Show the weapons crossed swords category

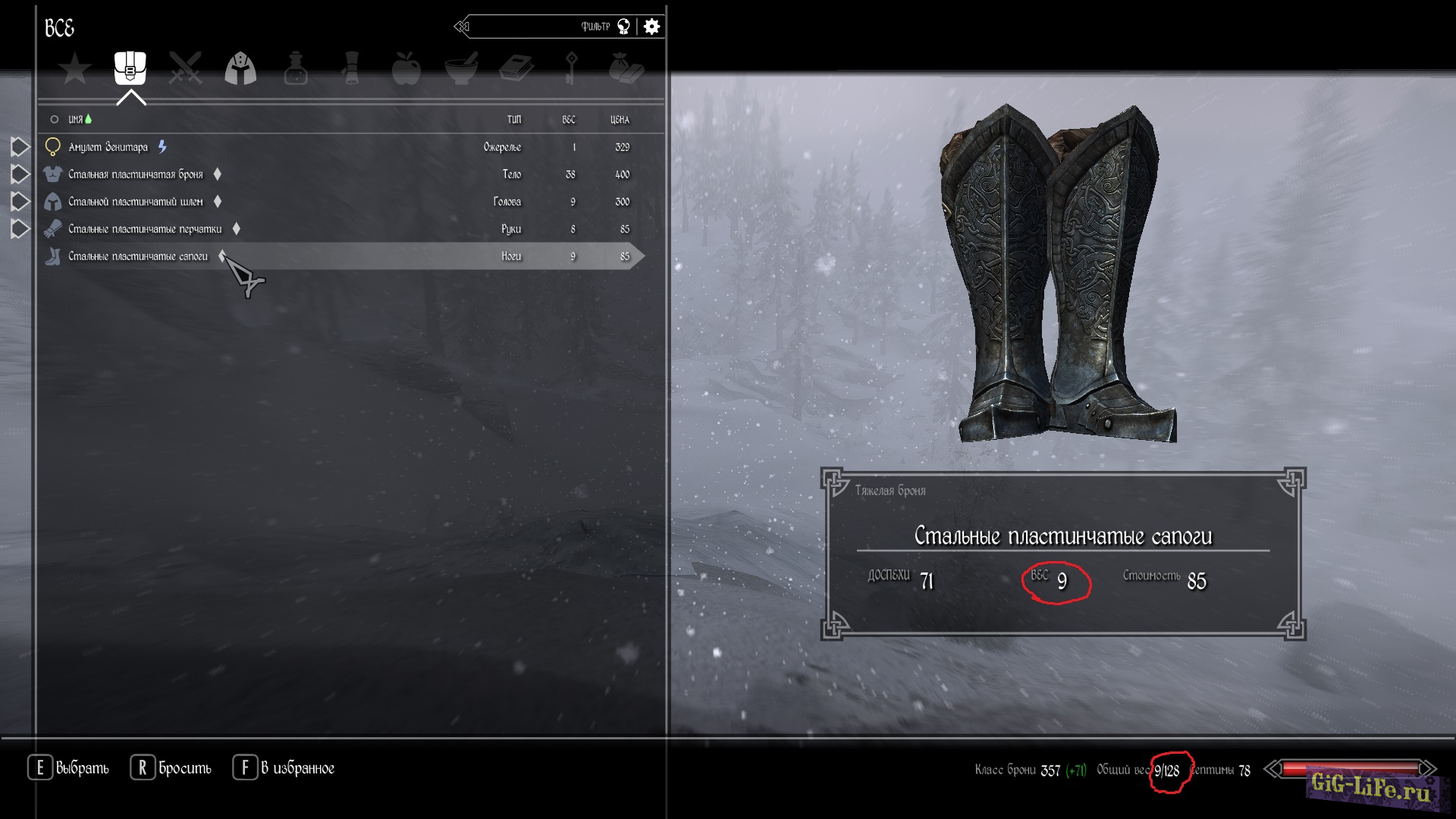[185, 68]
